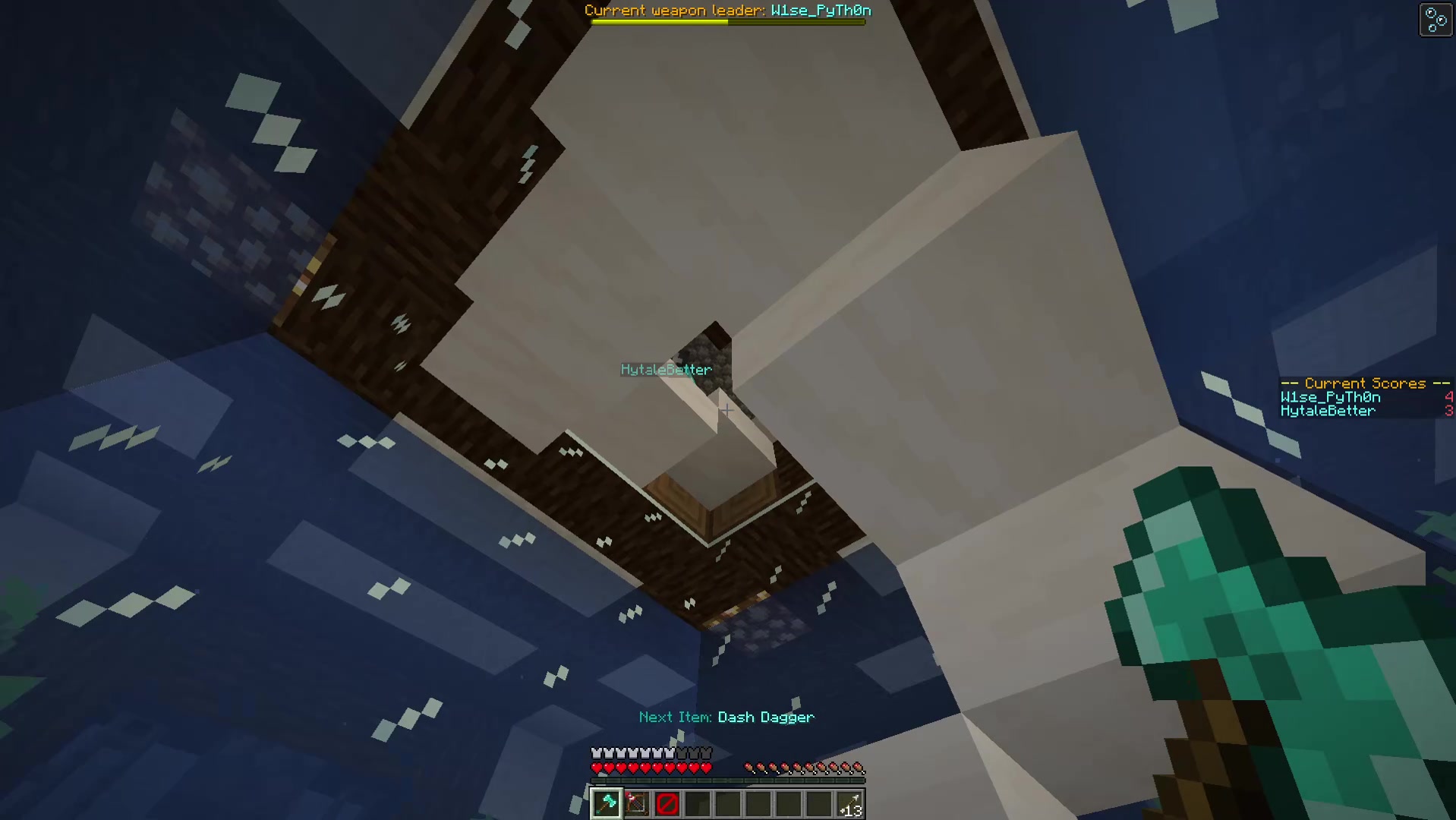Select the arrow stack showing 13
Screen dimensions: 1456x820
849,803
